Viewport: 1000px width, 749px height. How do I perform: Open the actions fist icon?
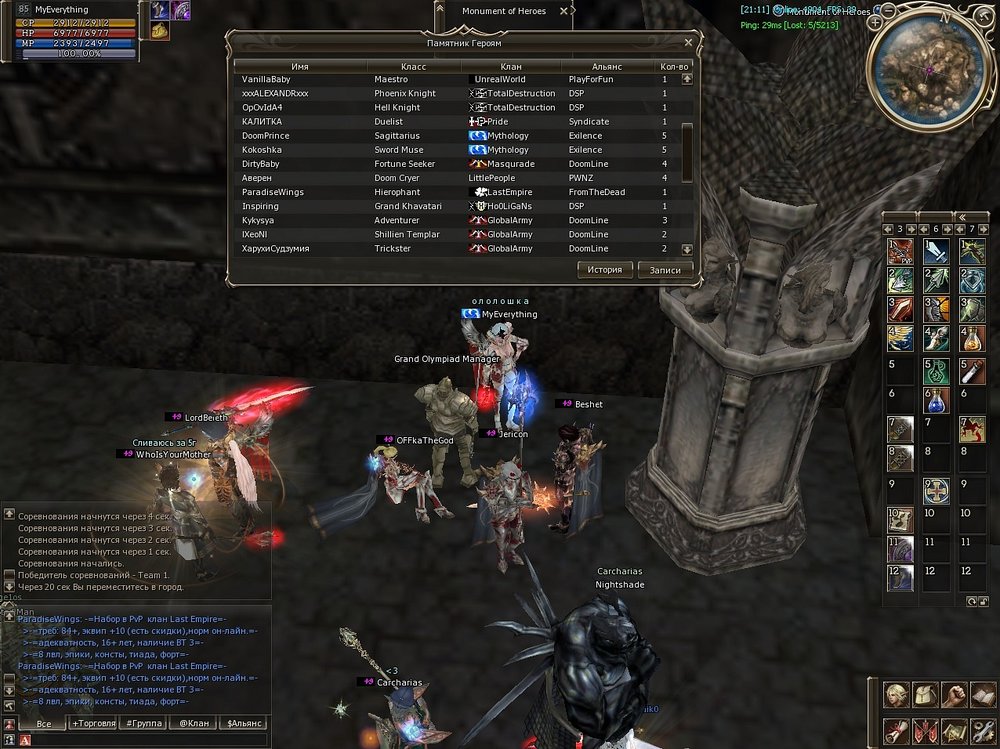click(x=955, y=694)
